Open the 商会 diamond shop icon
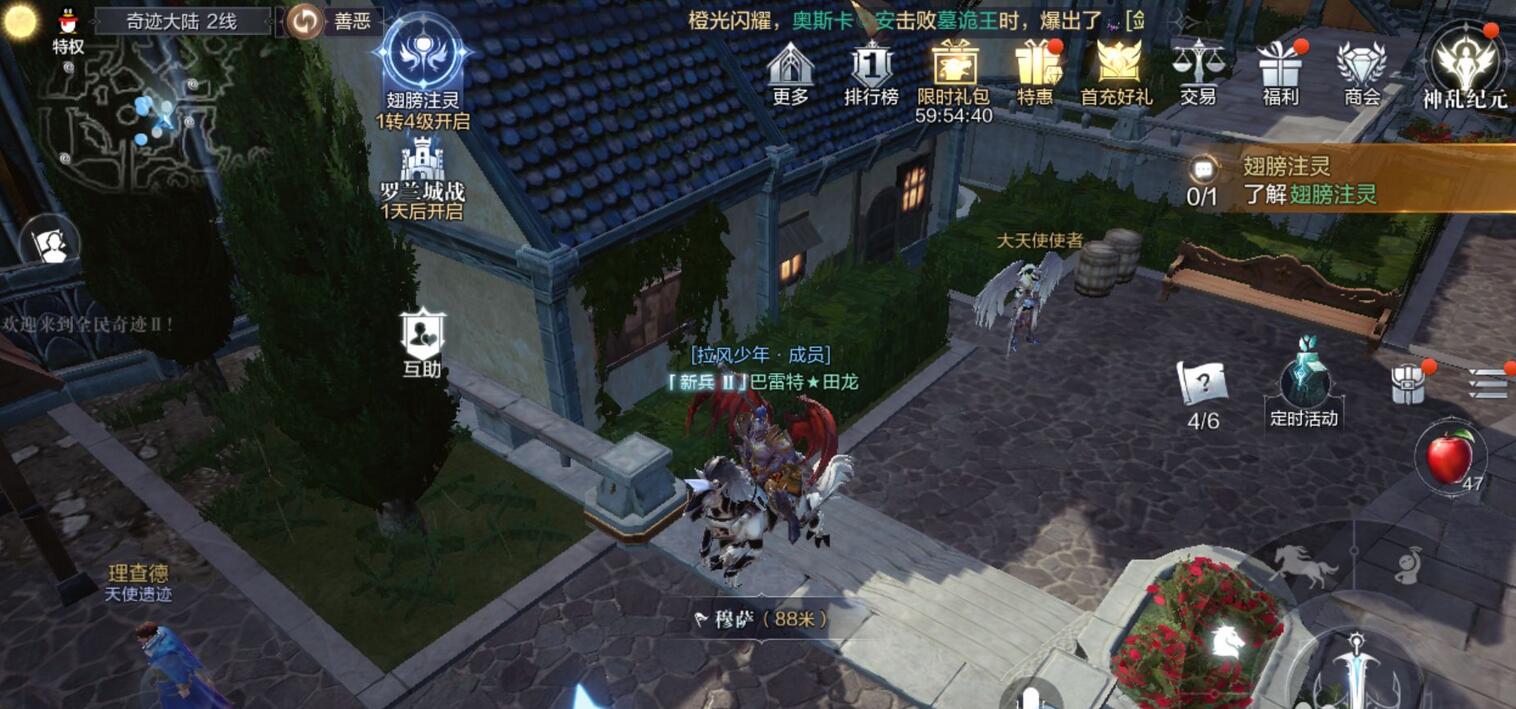Image resolution: width=1516 pixels, height=709 pixels. click(x=1362, y=70)
